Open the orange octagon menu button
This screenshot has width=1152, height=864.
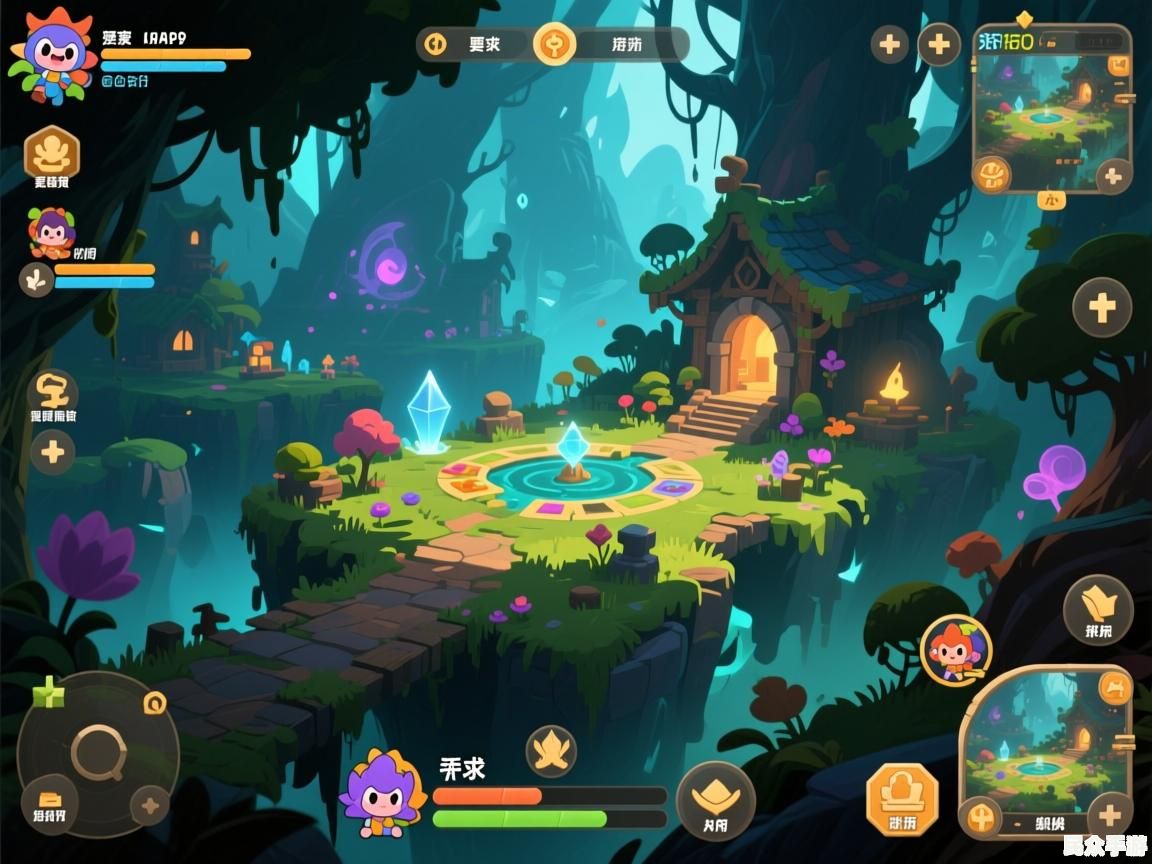click(x=902, y=798)
